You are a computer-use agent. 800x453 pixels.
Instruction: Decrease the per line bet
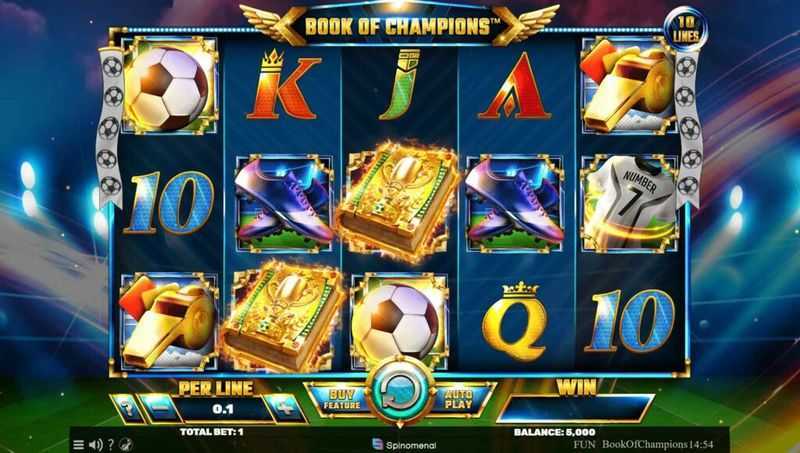coord(158,408)
